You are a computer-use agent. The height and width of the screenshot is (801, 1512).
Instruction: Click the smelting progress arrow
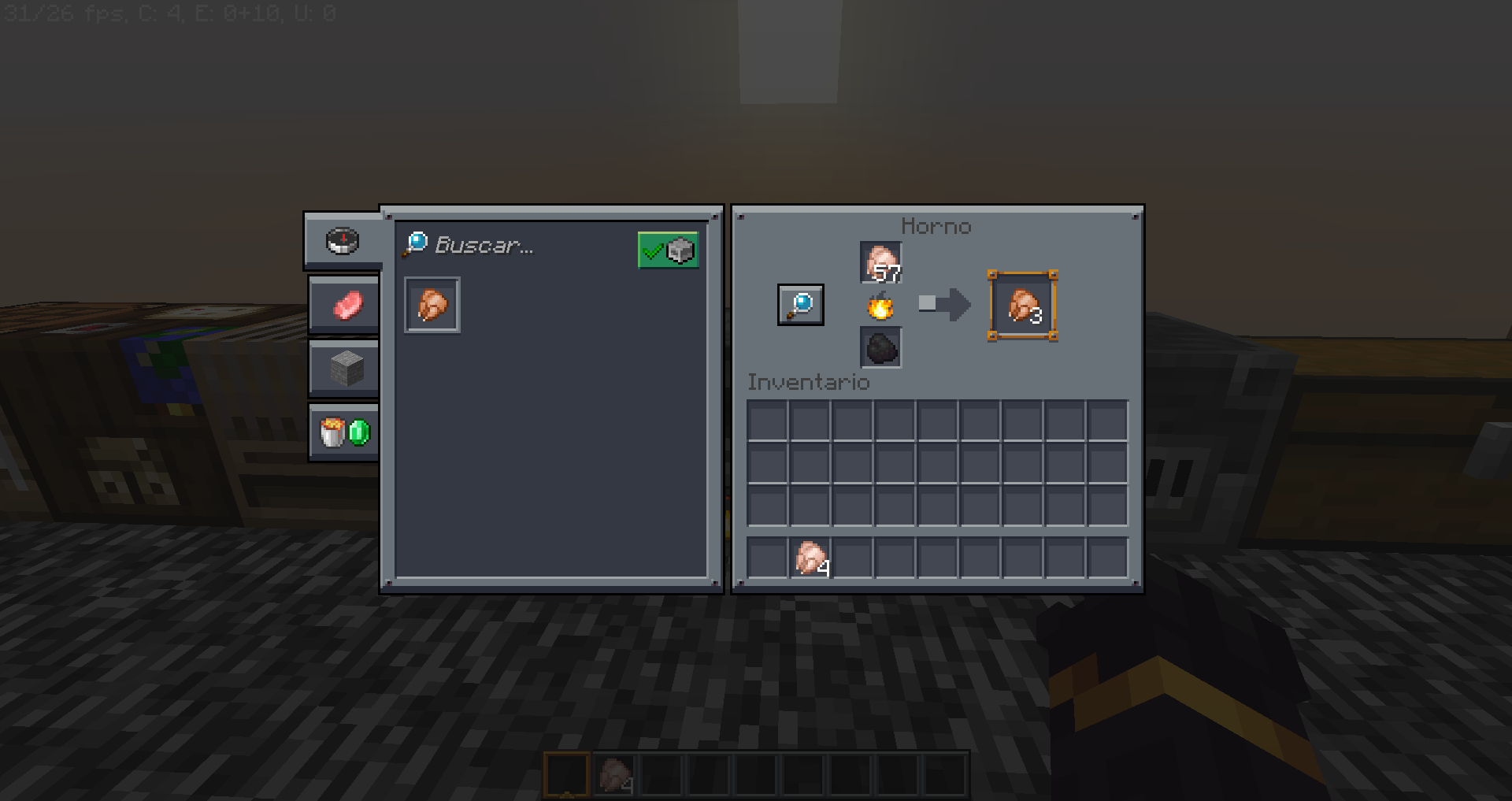tap(943, 305)
